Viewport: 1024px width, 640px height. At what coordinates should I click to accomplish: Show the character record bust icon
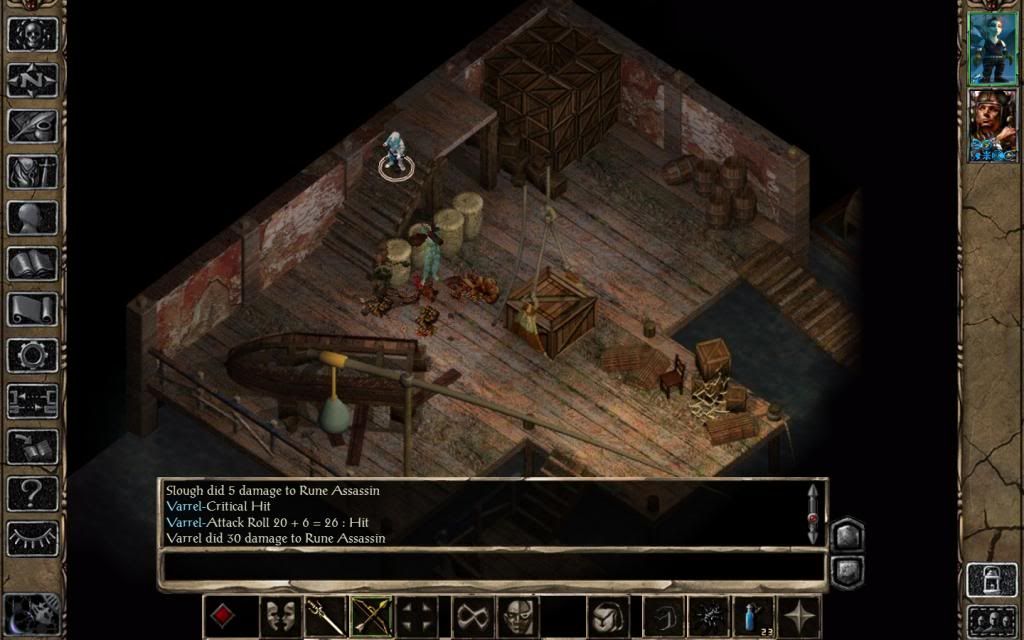[33, 217]
